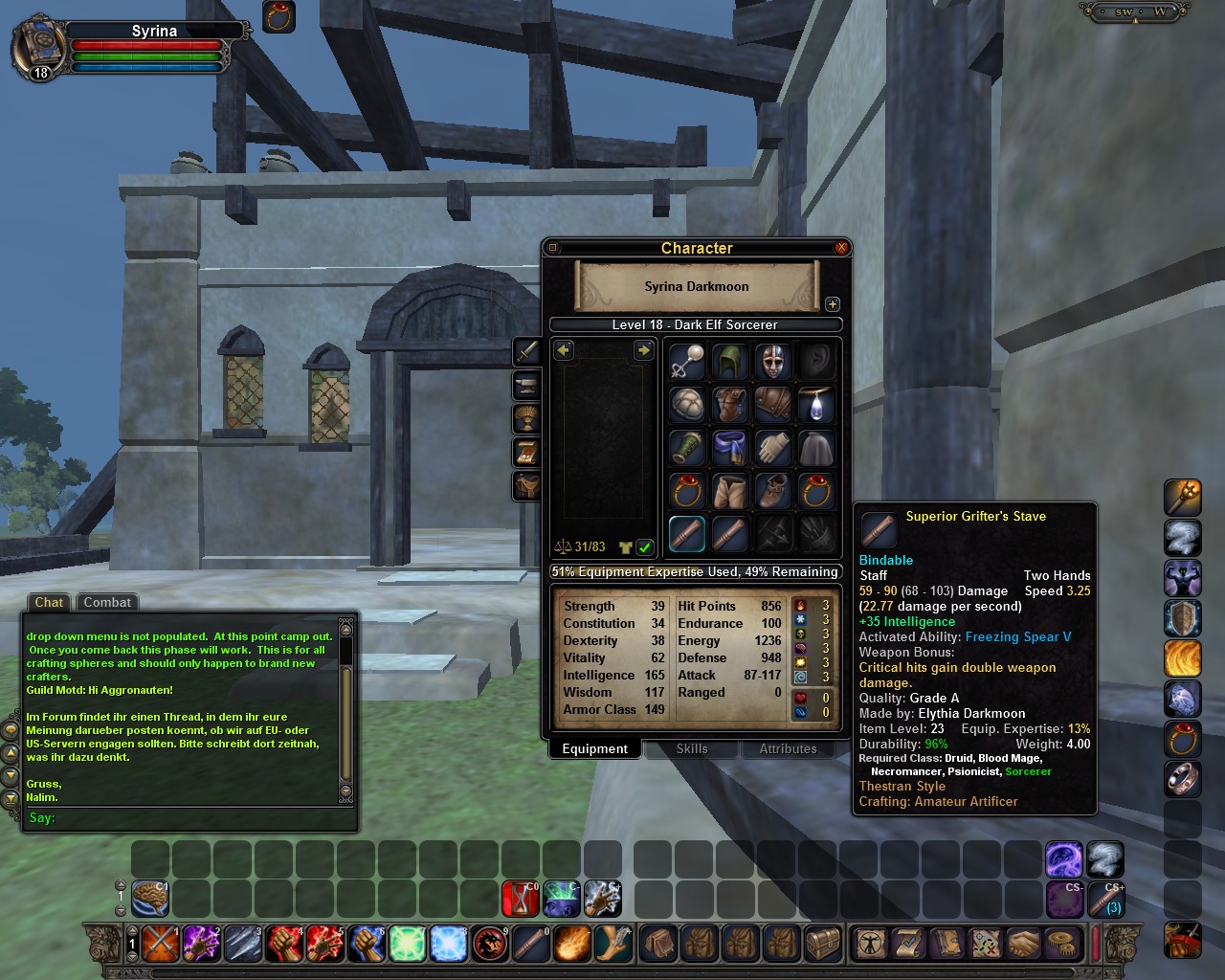Show the next character model view arrow

point(643,351)
